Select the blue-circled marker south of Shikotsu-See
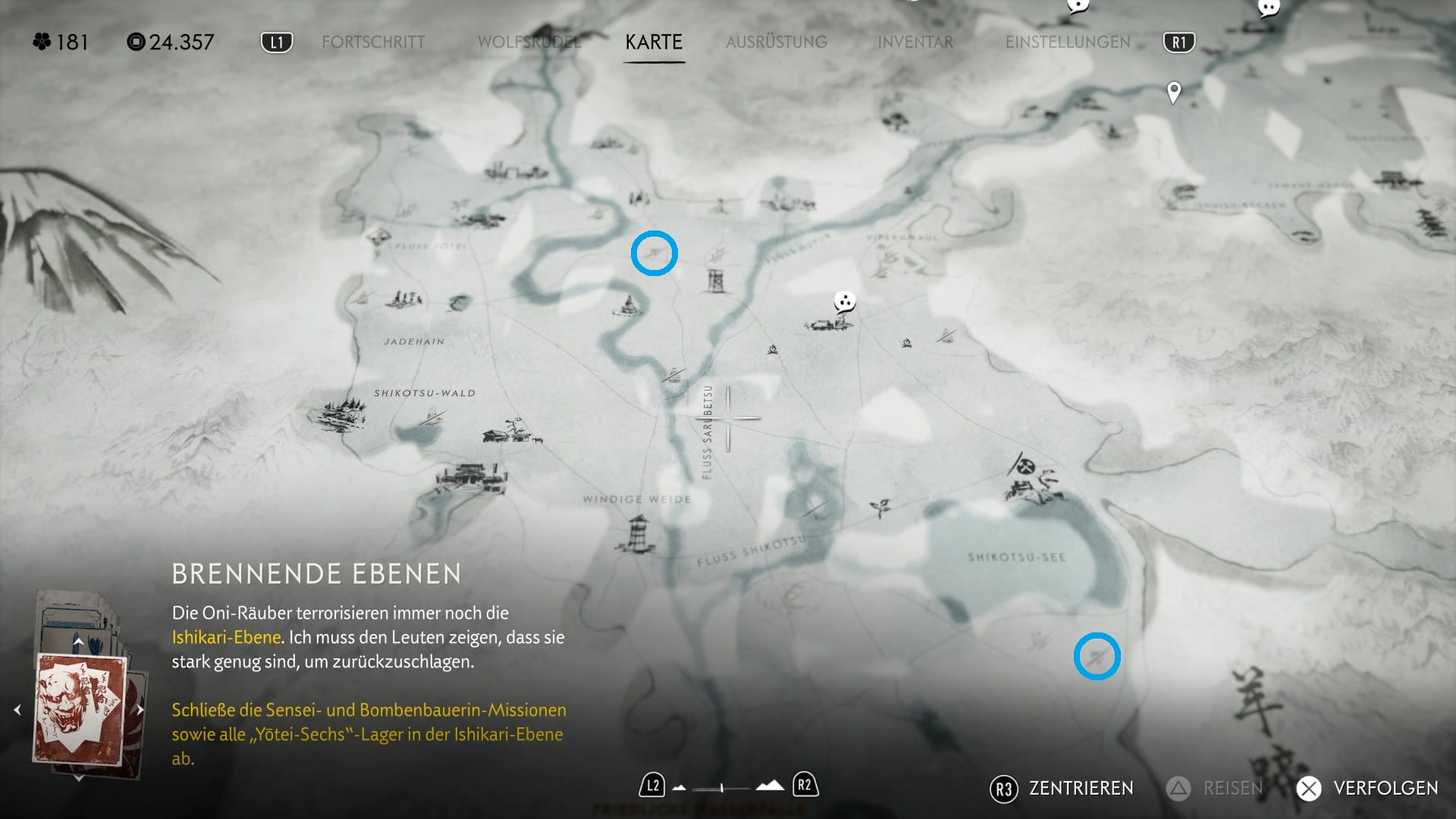Screen dimensions: 1456x819 [1097, 656]
